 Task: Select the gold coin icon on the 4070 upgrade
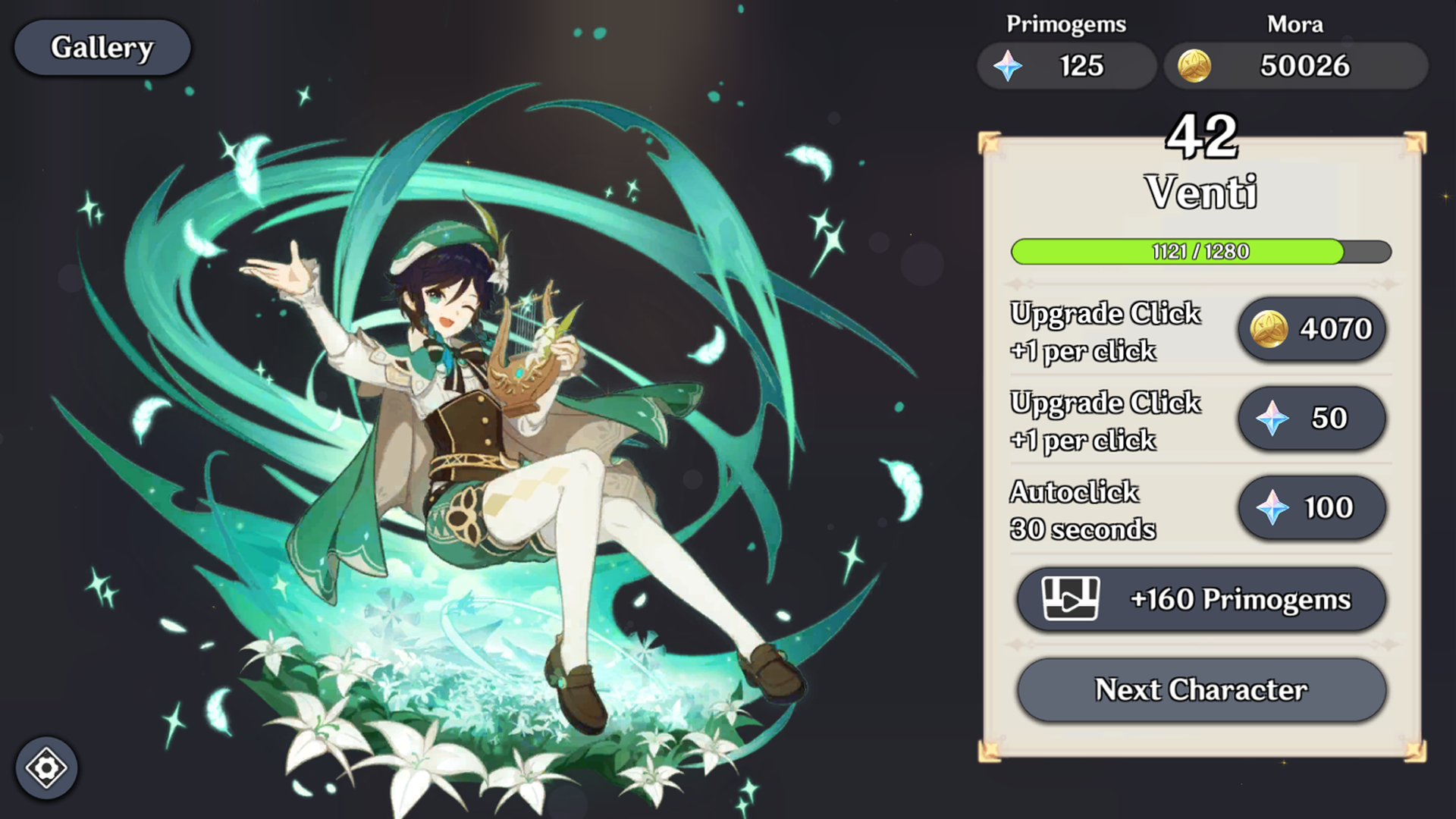click(1270, 328)
